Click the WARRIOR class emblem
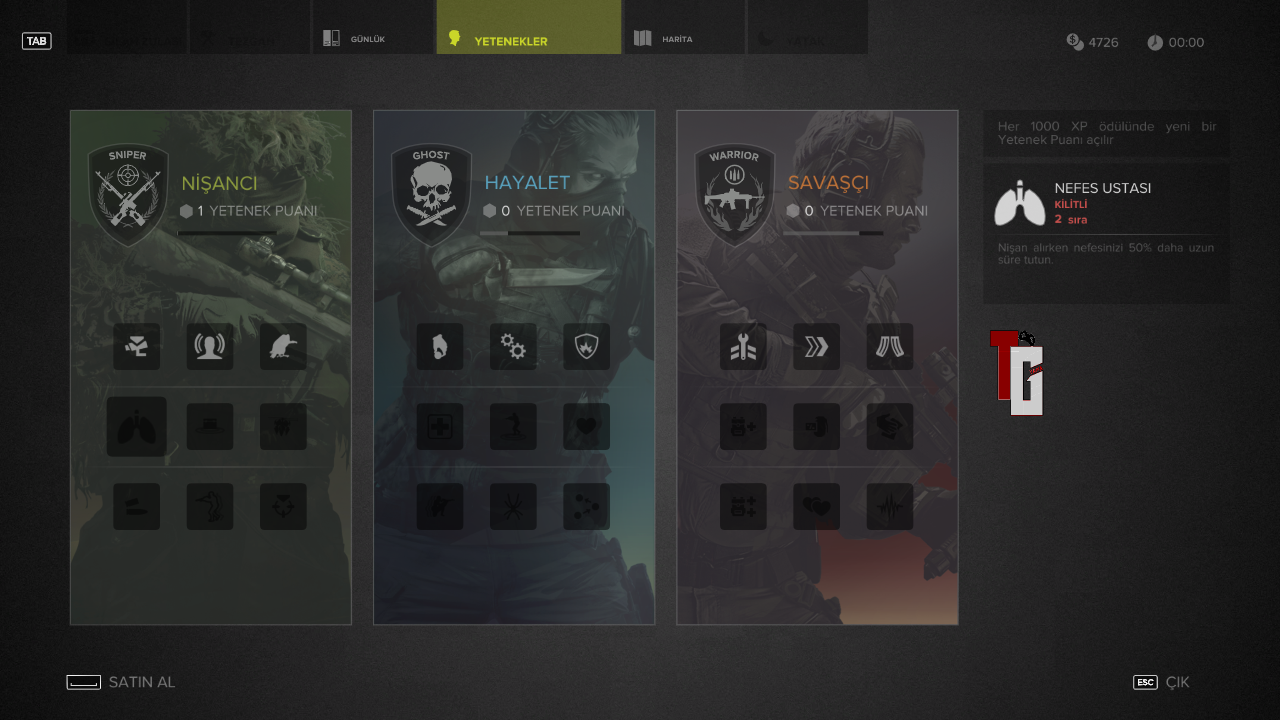This screenshot has height=720, width=1280. 734,192
